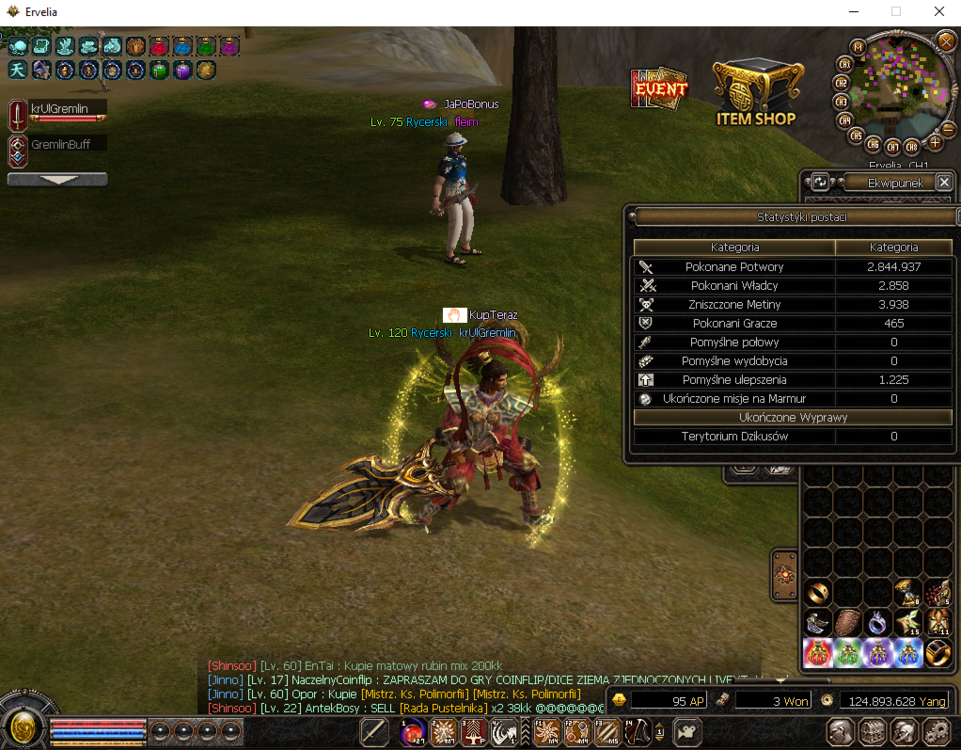Click the refresh arrows button beside Ekwipunek

coord(820,182)
